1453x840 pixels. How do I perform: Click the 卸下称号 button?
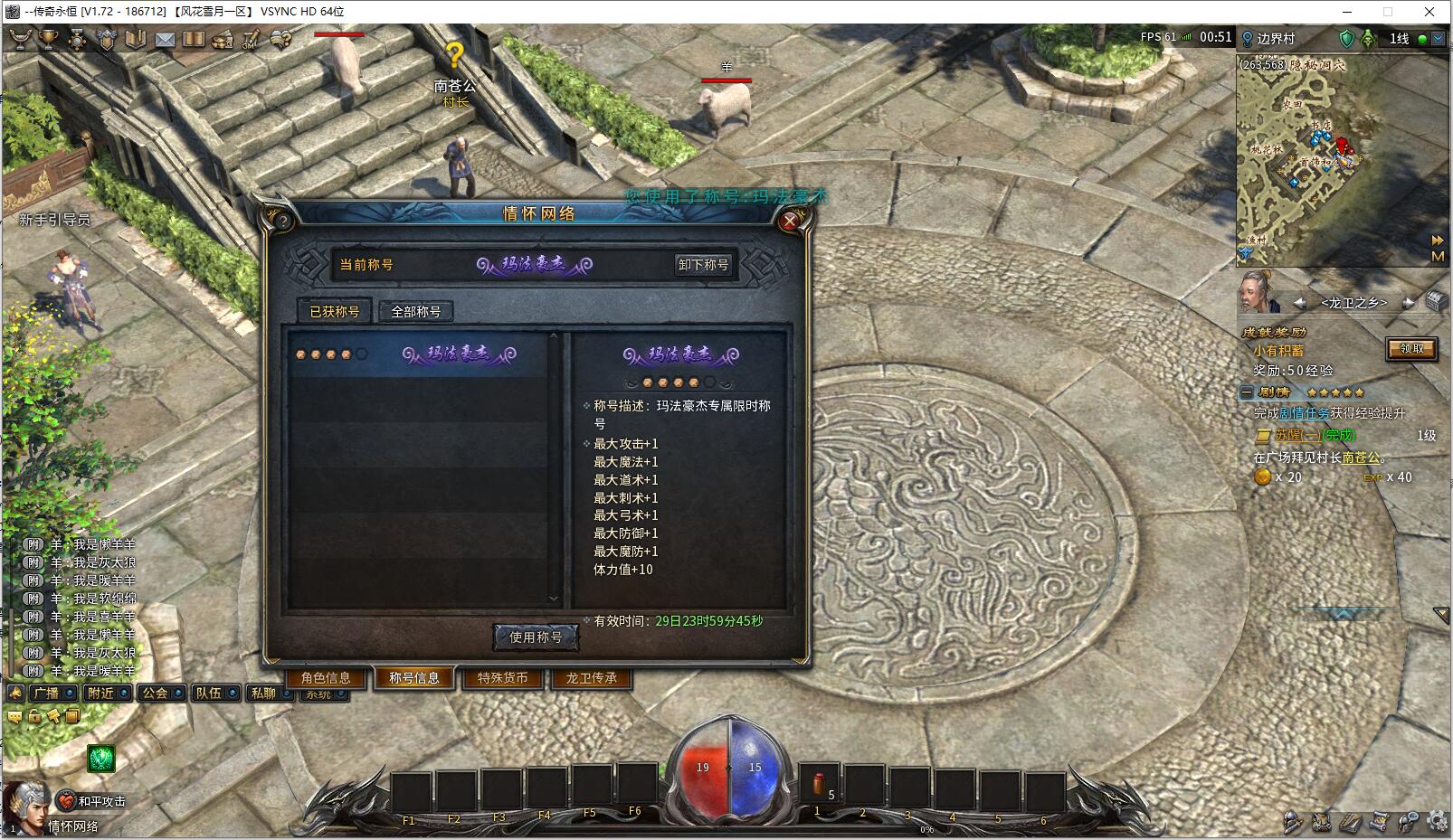point(703,265)
